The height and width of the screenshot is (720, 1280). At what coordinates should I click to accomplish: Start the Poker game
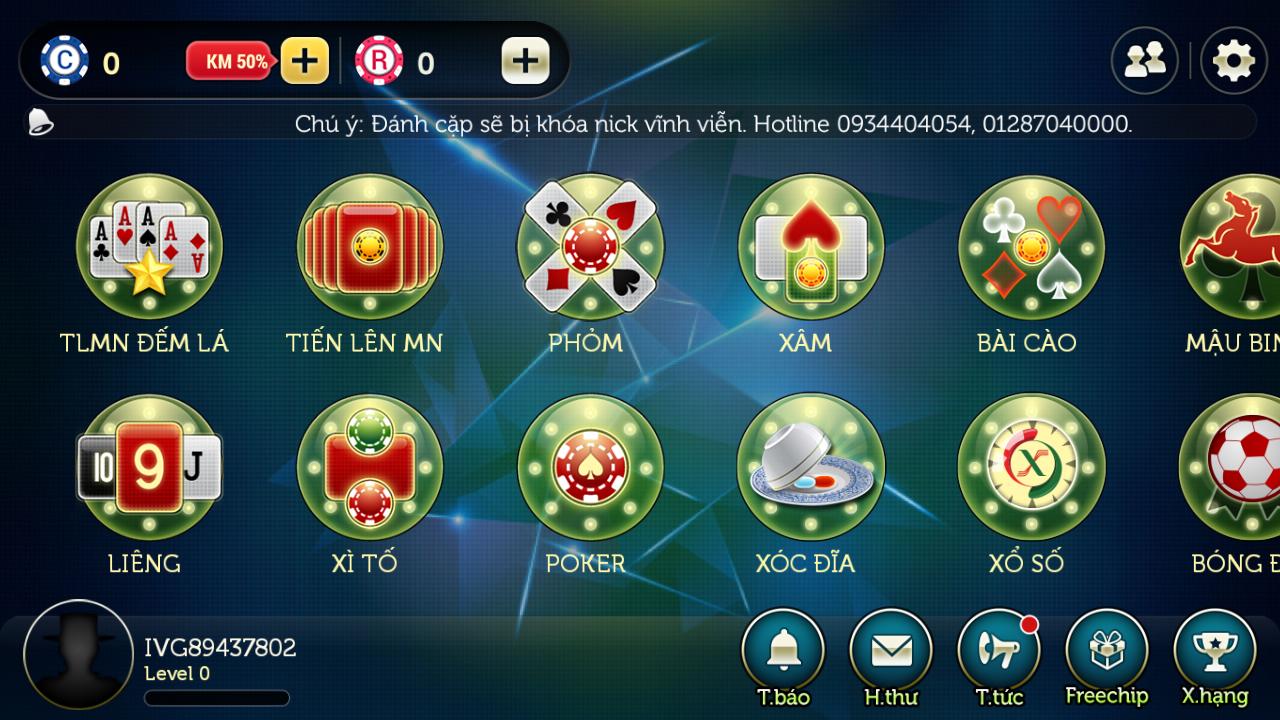(x=590, y=467)
